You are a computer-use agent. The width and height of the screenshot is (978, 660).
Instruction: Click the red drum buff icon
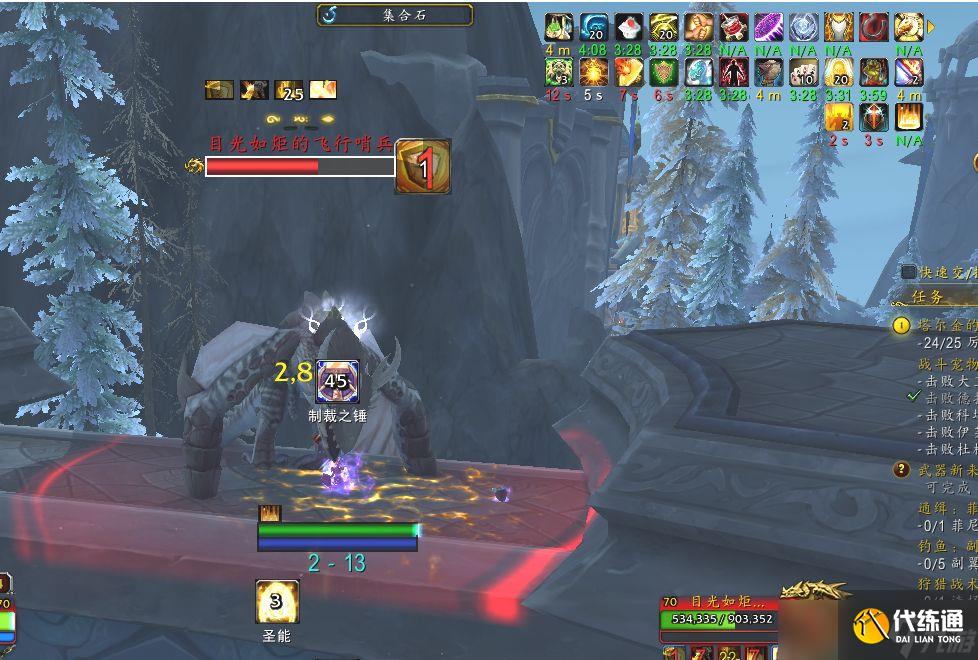pos(734,27)
